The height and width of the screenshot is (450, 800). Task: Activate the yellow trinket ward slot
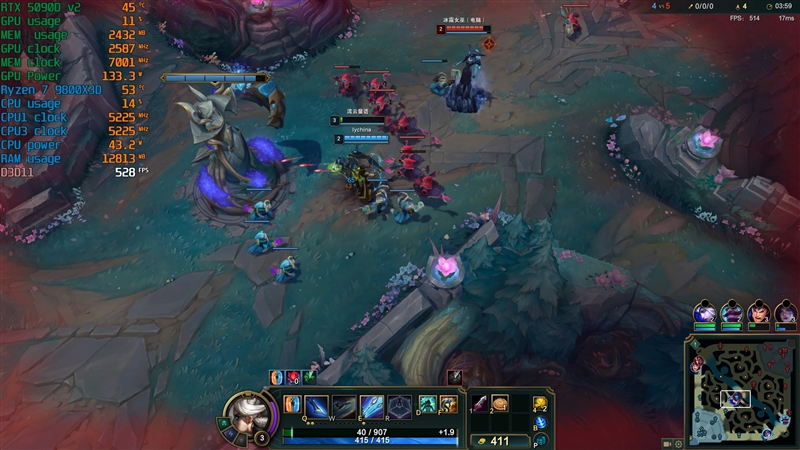(x=540, y=403)
